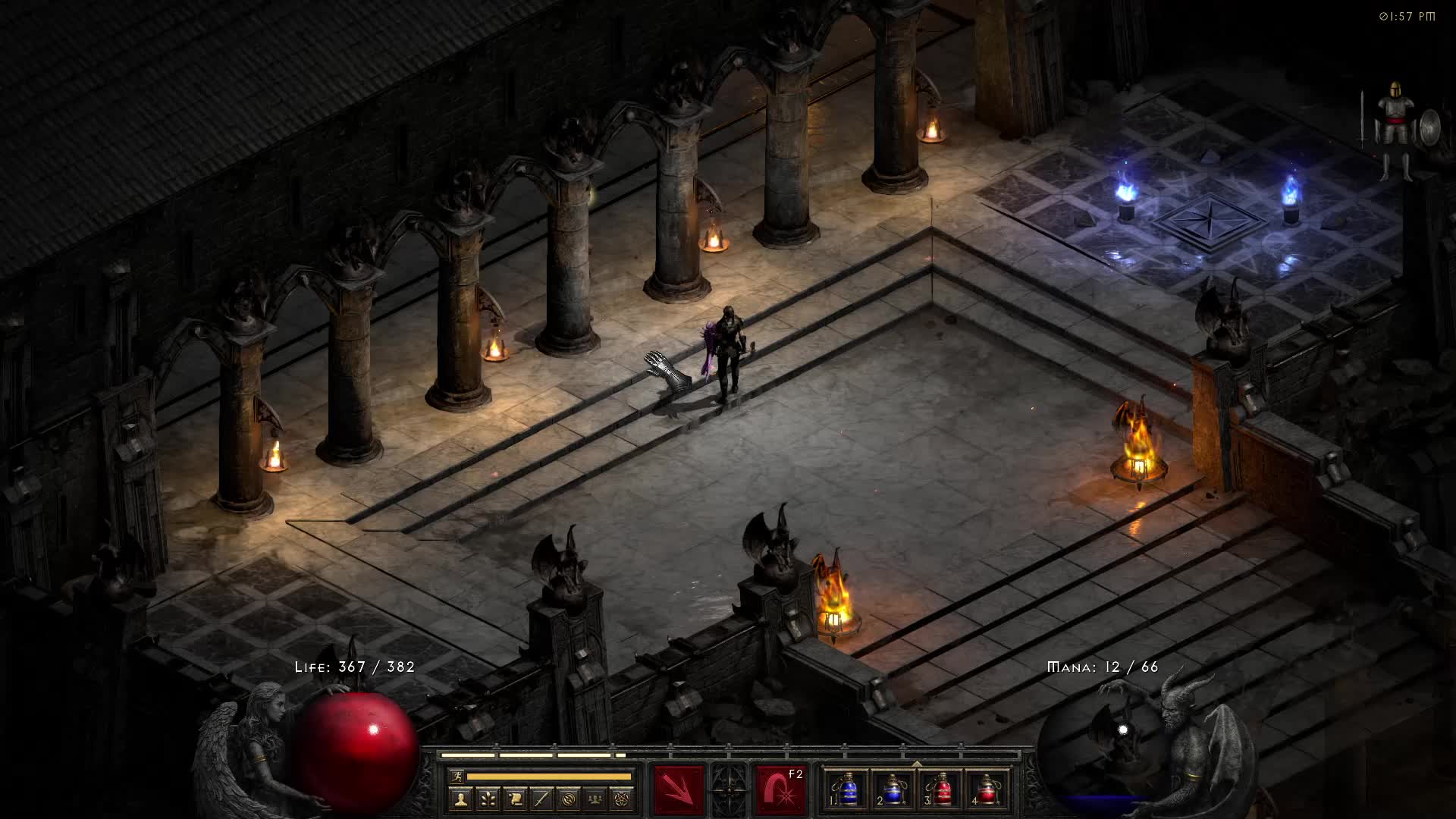Viewport: 1456px width, 819px height.
Task: Open the skill tree button
Action: (x=486, y=799)
